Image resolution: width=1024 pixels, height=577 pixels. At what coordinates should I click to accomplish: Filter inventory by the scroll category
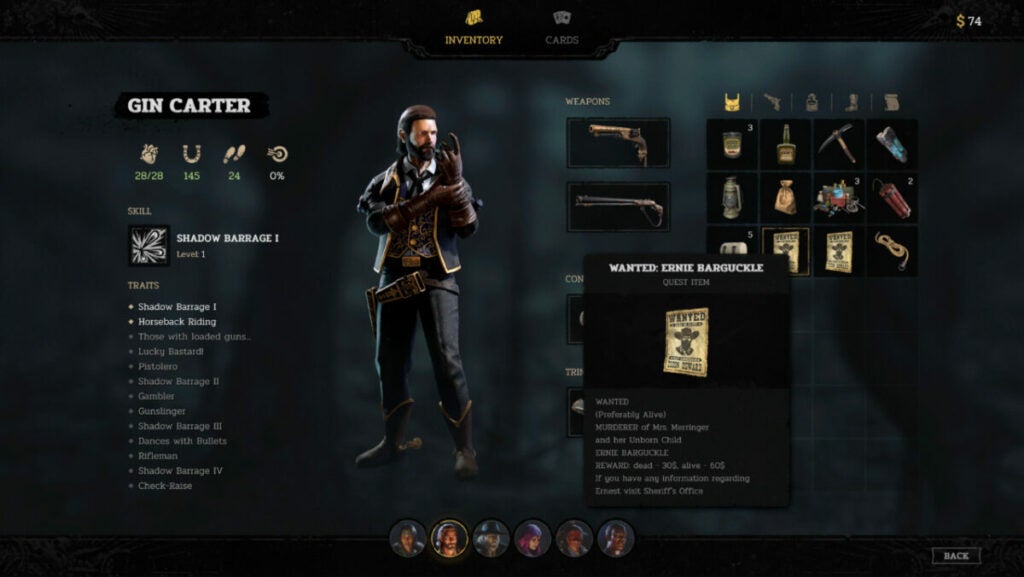point(891,102)
